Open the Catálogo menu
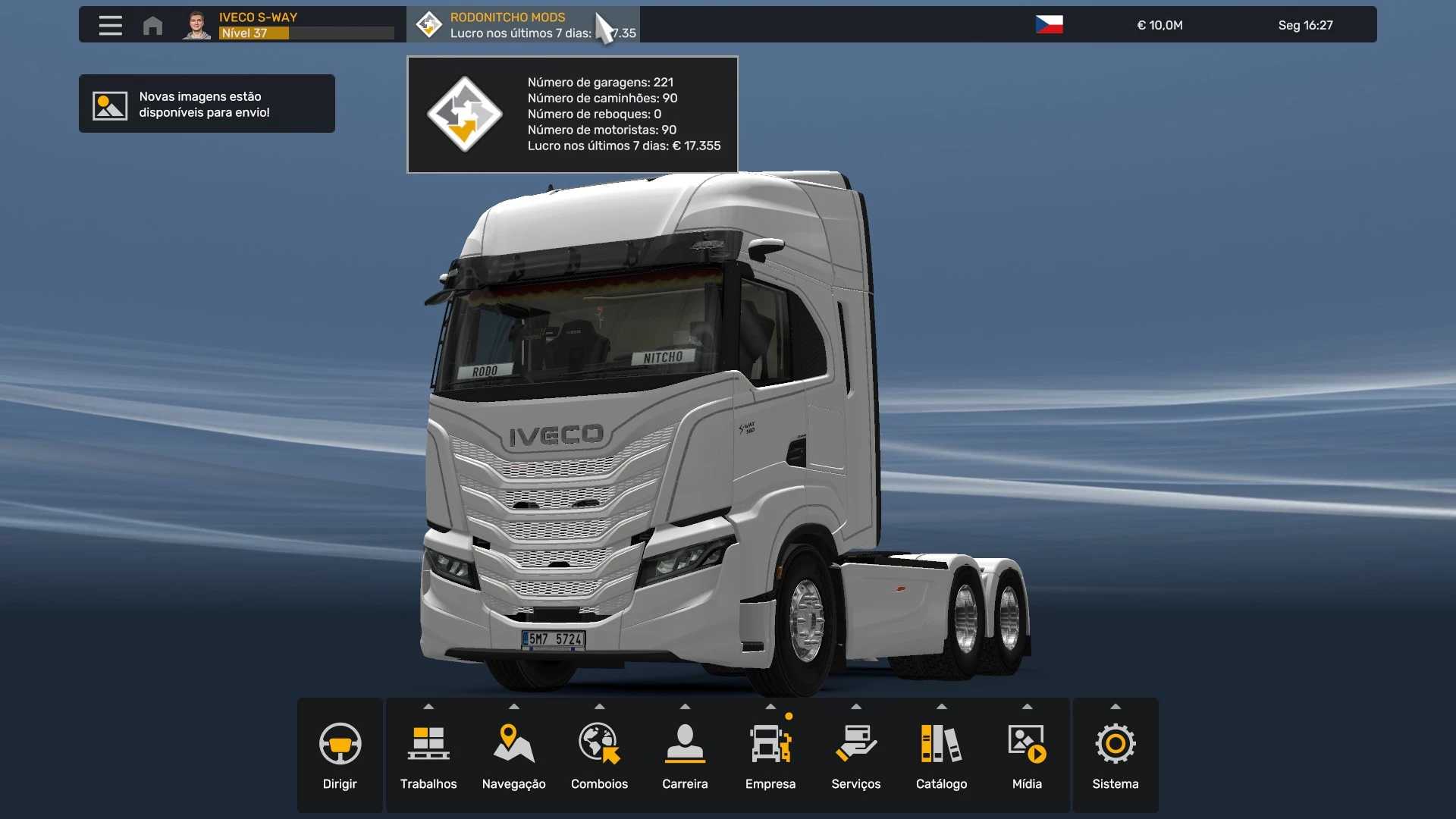 941,755
